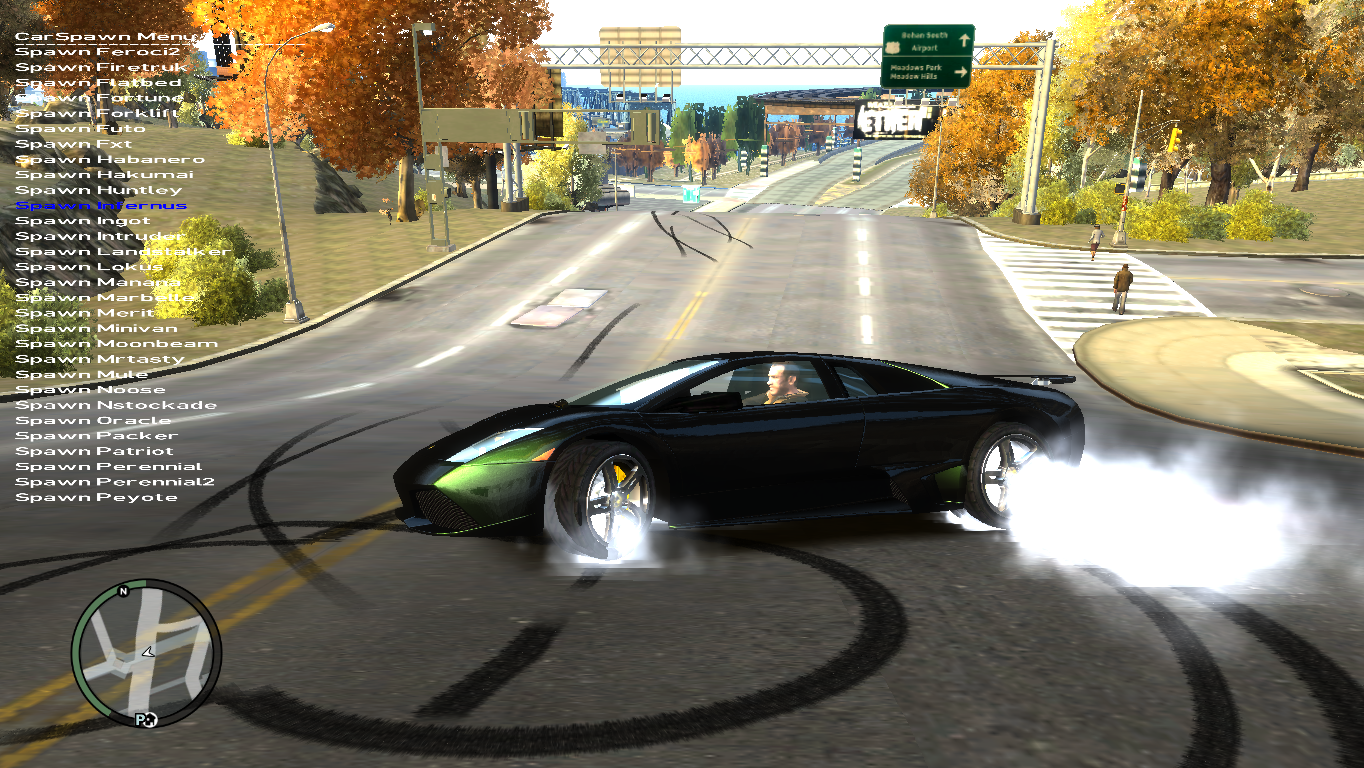This screenshot has width=1364, height=768.
Task: Click the Spawn Packer option
Action: click(96, 436)
